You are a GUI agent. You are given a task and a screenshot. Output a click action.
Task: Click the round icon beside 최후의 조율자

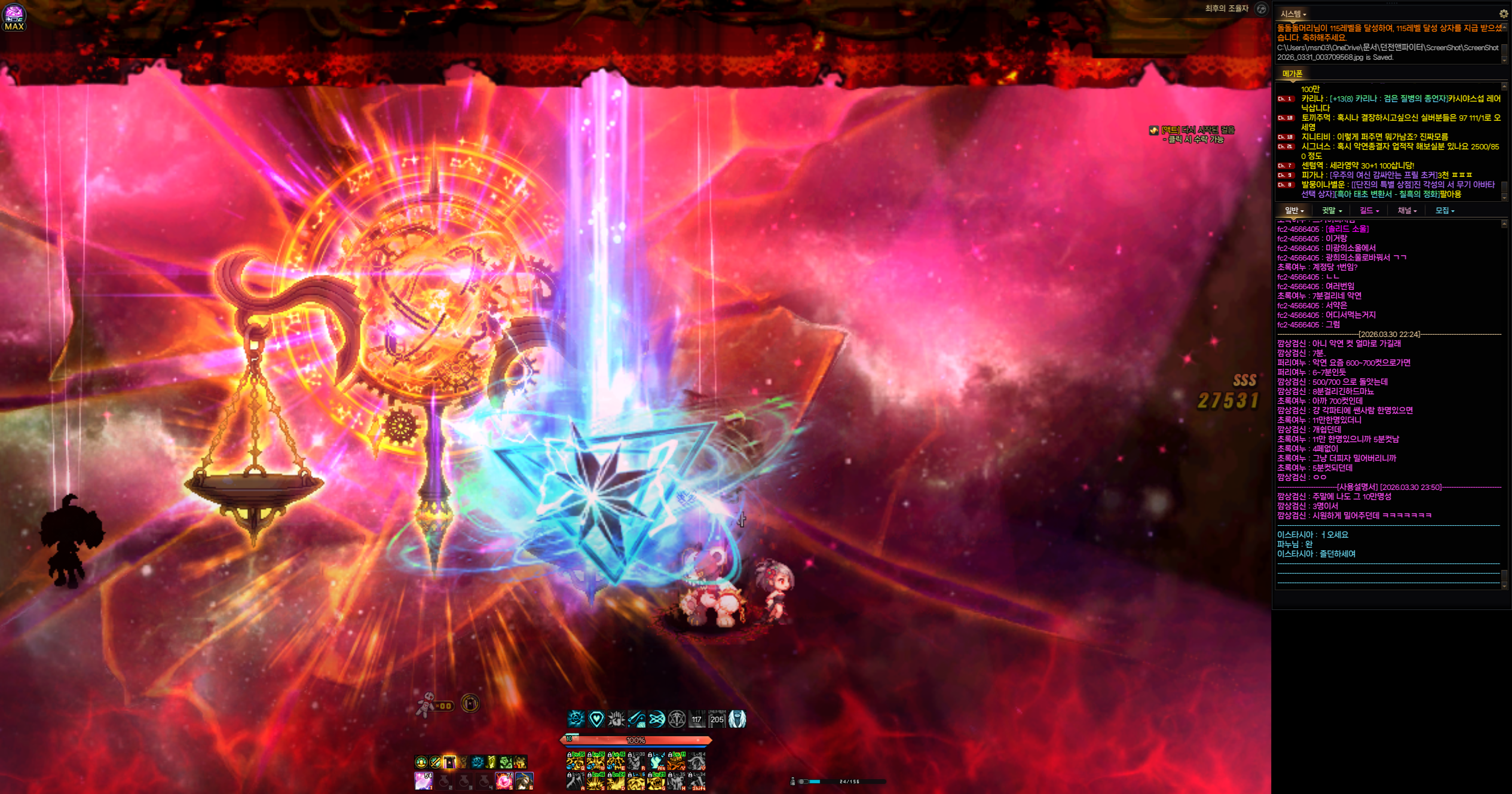1261,8
